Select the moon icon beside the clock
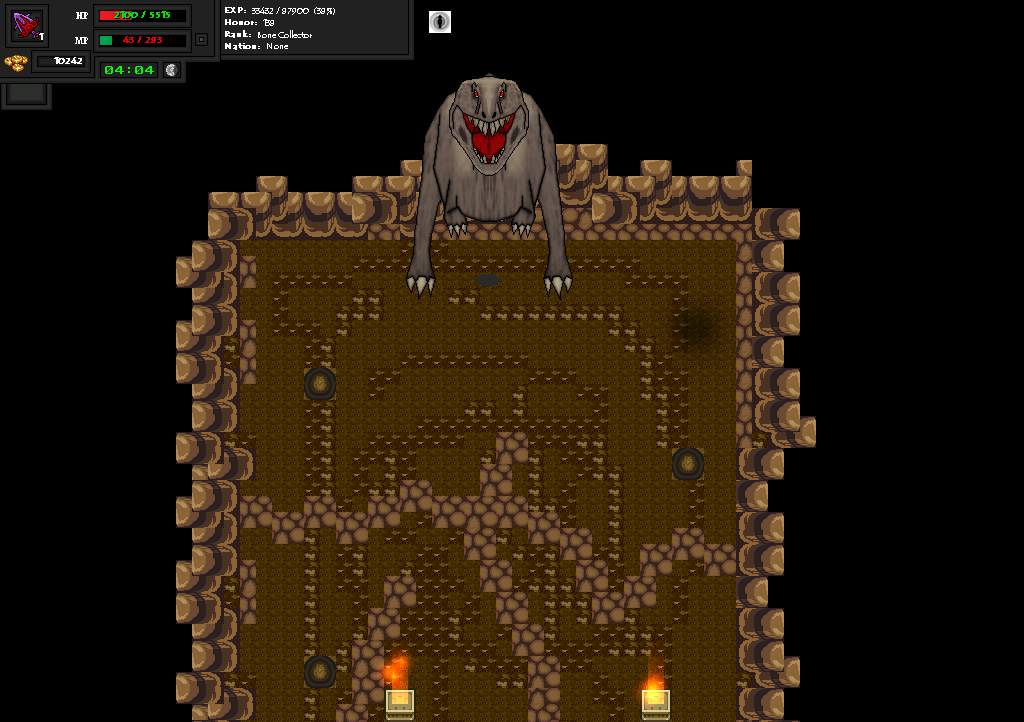1024x722 pixels. [172, 70]
